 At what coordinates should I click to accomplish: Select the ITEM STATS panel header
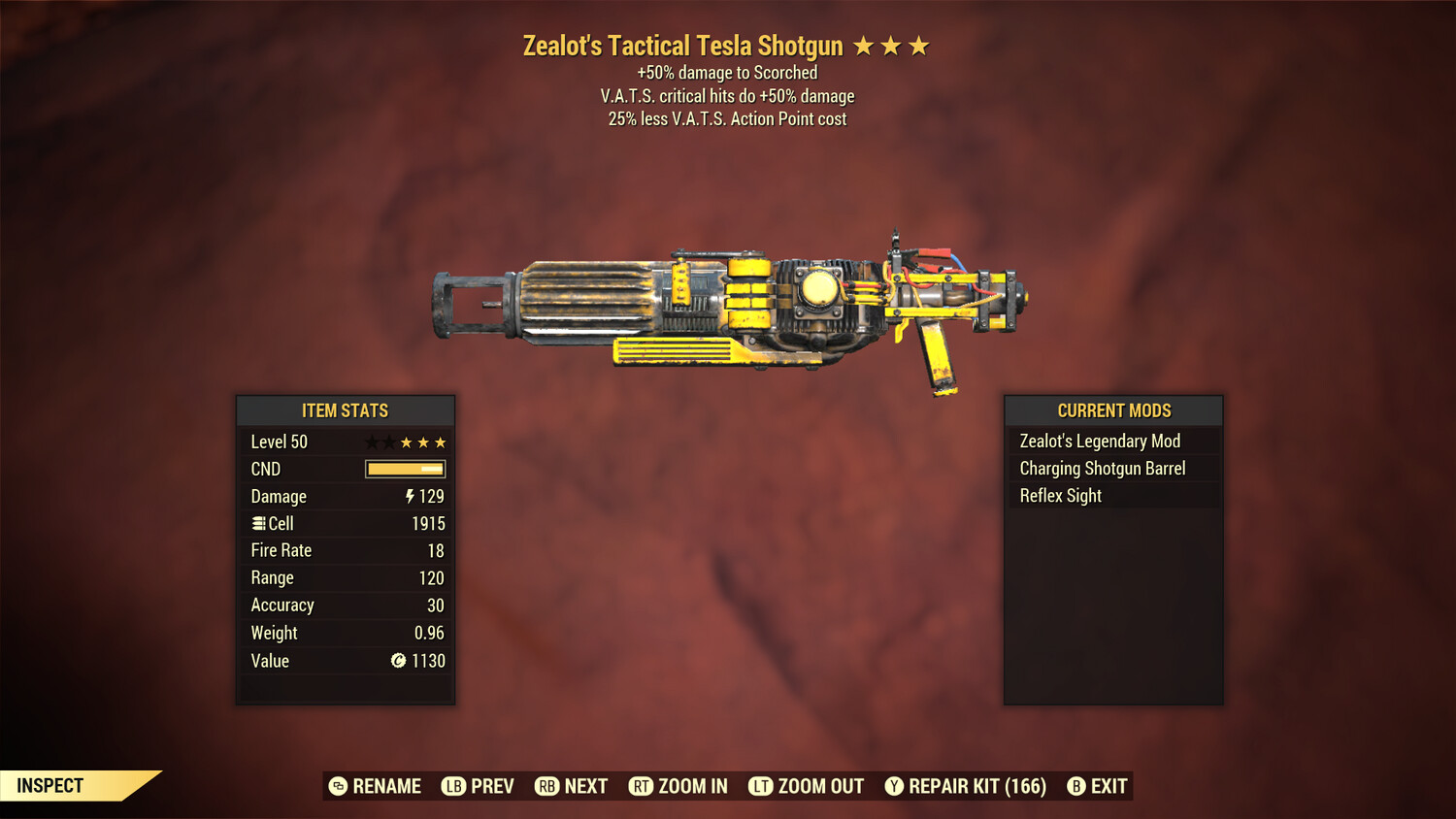coord(346,410)
